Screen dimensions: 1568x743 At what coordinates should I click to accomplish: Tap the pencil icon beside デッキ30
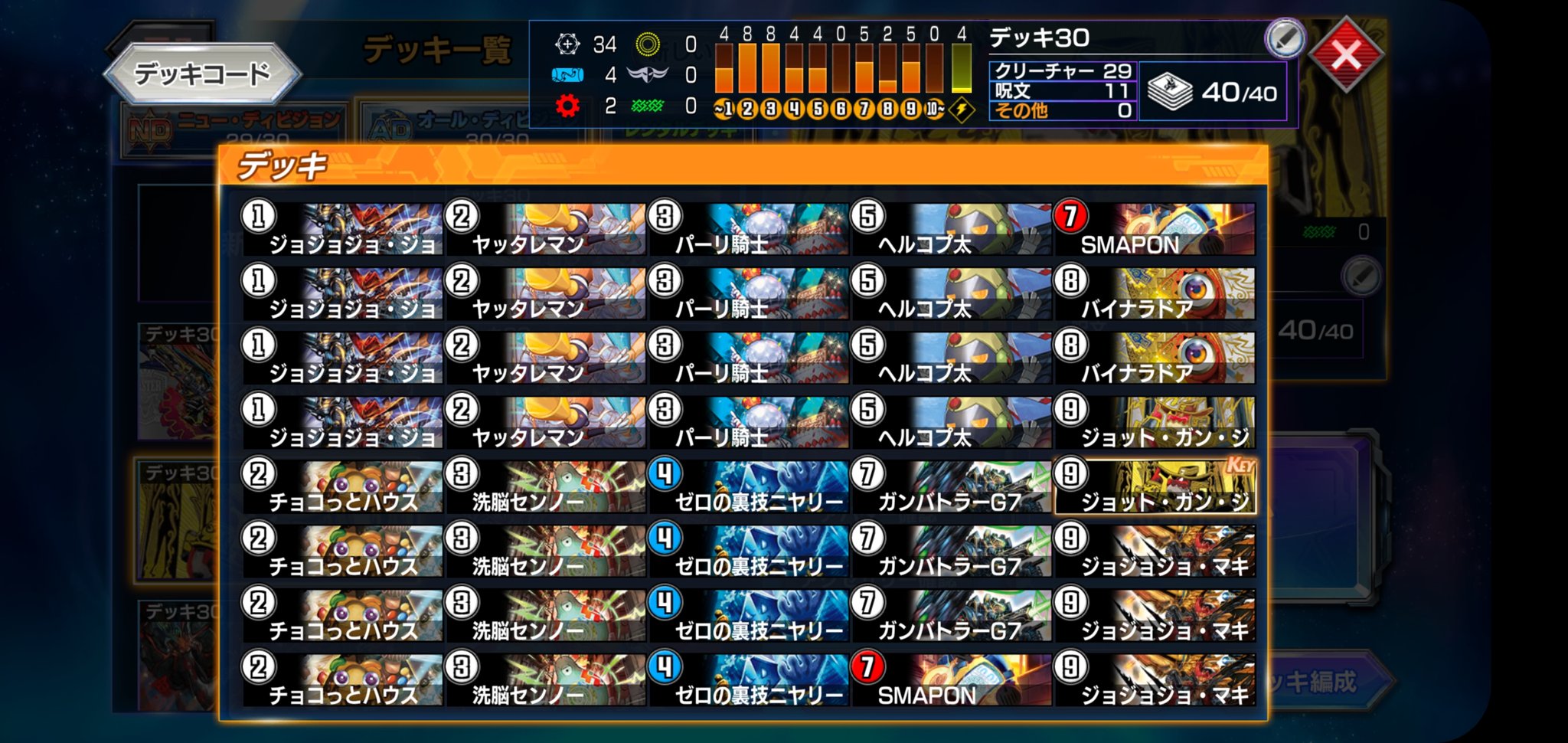[x=1284, y=38]
